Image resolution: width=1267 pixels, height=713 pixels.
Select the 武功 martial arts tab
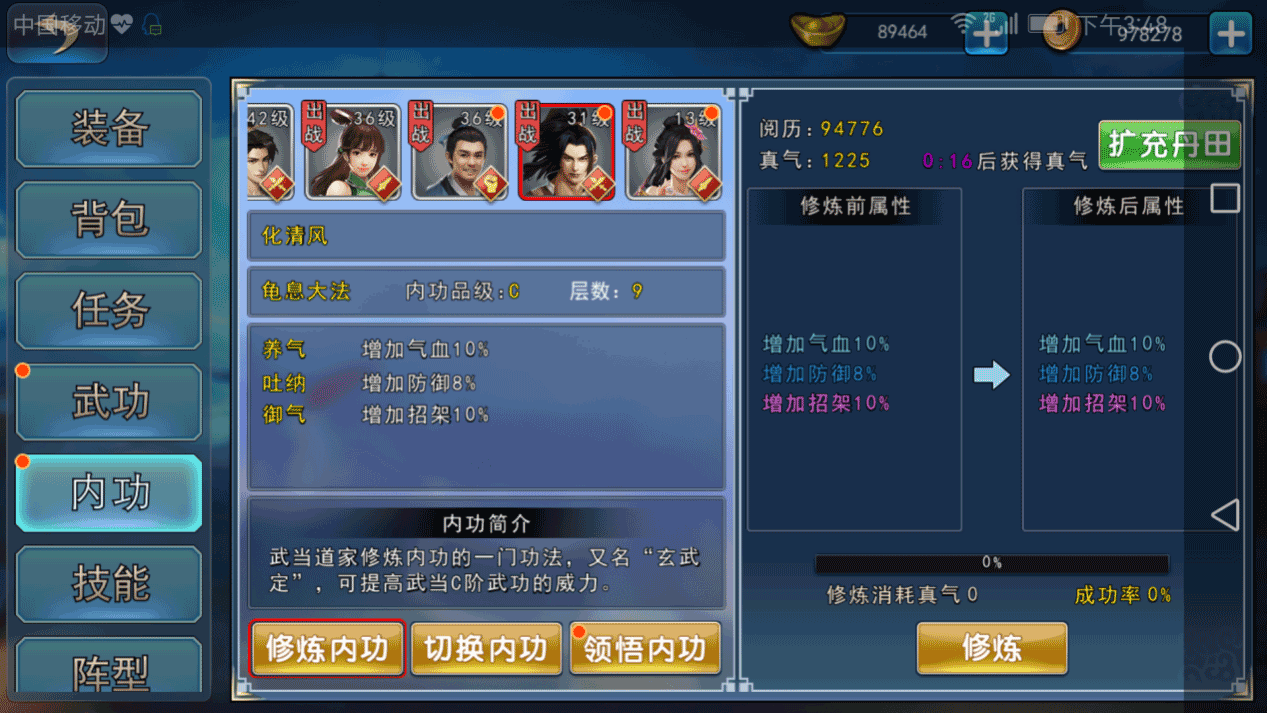pos(109,402)
